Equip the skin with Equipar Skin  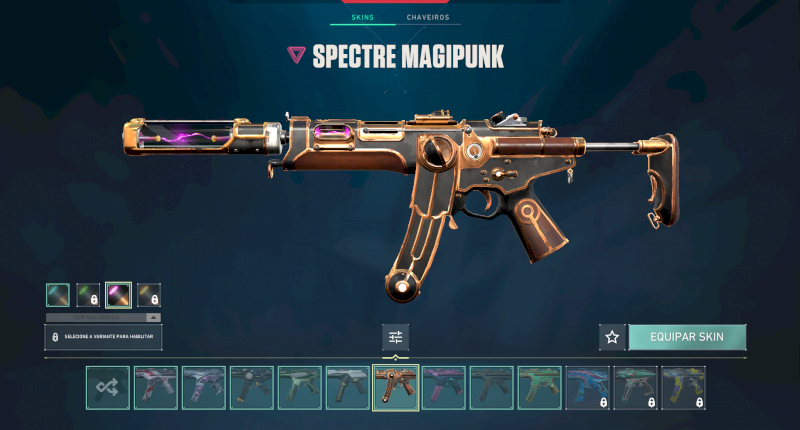(686, 337)
